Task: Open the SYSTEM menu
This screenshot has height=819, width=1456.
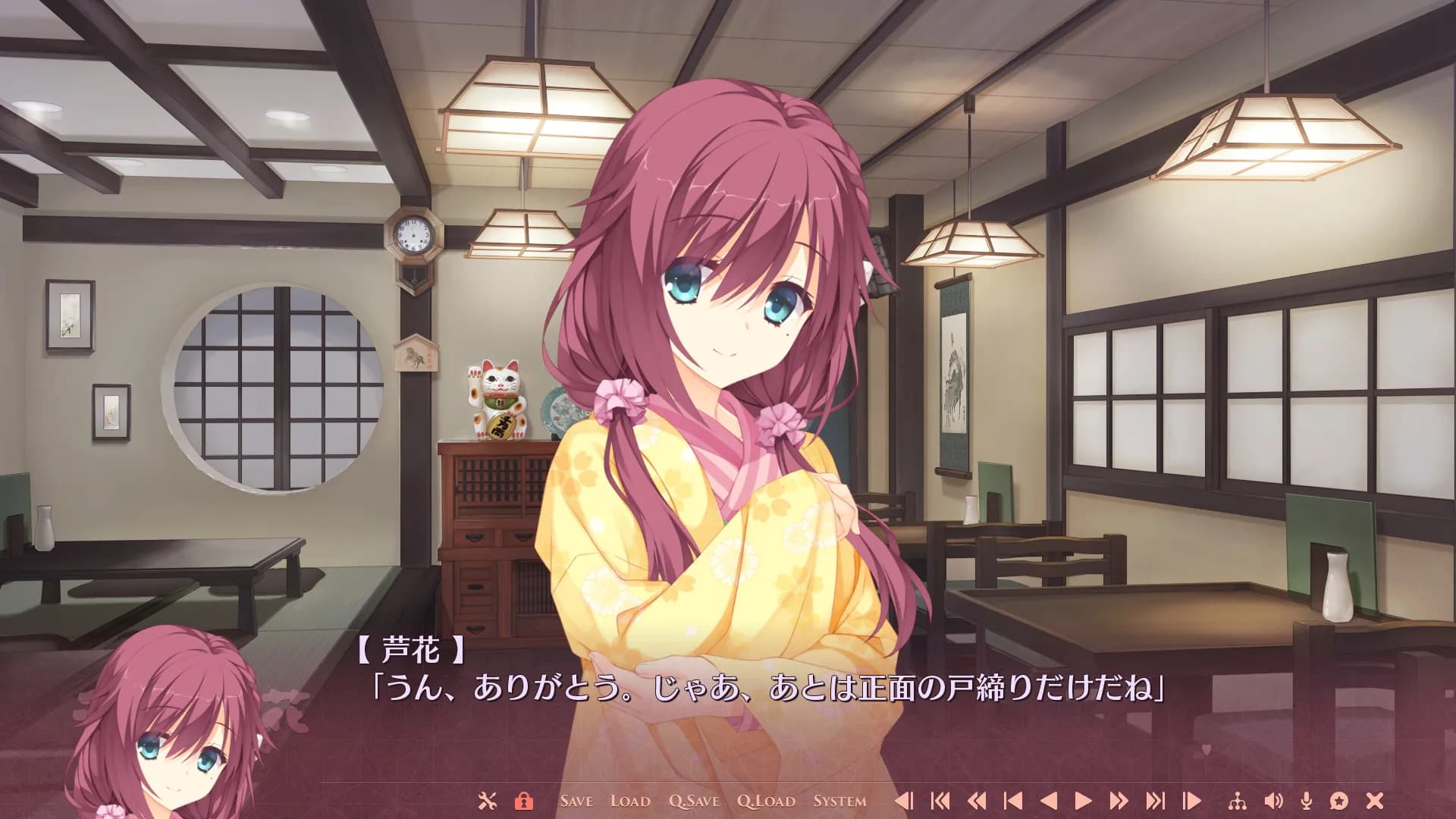Action: (x=840, y=800)
